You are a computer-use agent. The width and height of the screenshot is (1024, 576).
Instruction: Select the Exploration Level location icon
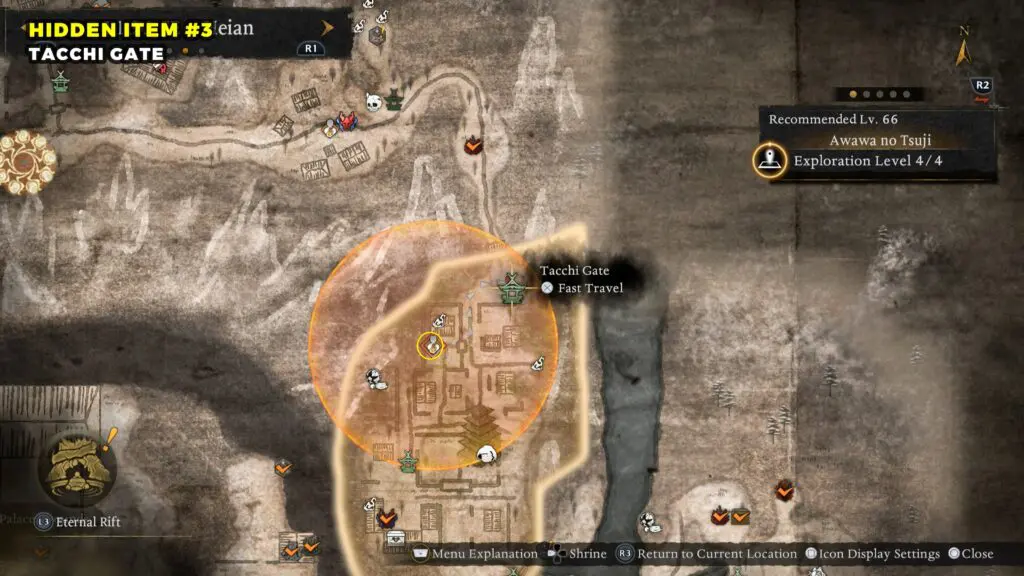click(x=769, y=161)
